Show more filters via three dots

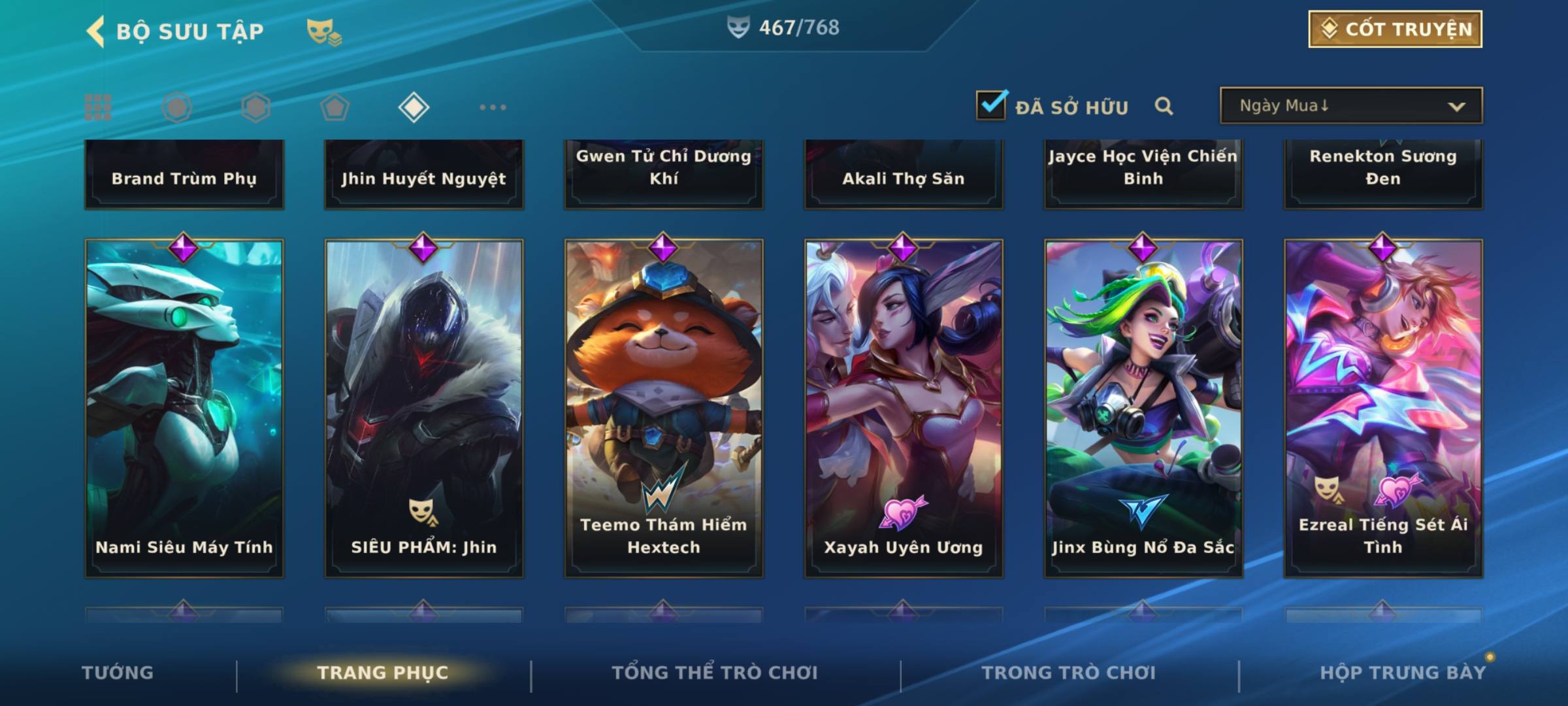(493, 107)
